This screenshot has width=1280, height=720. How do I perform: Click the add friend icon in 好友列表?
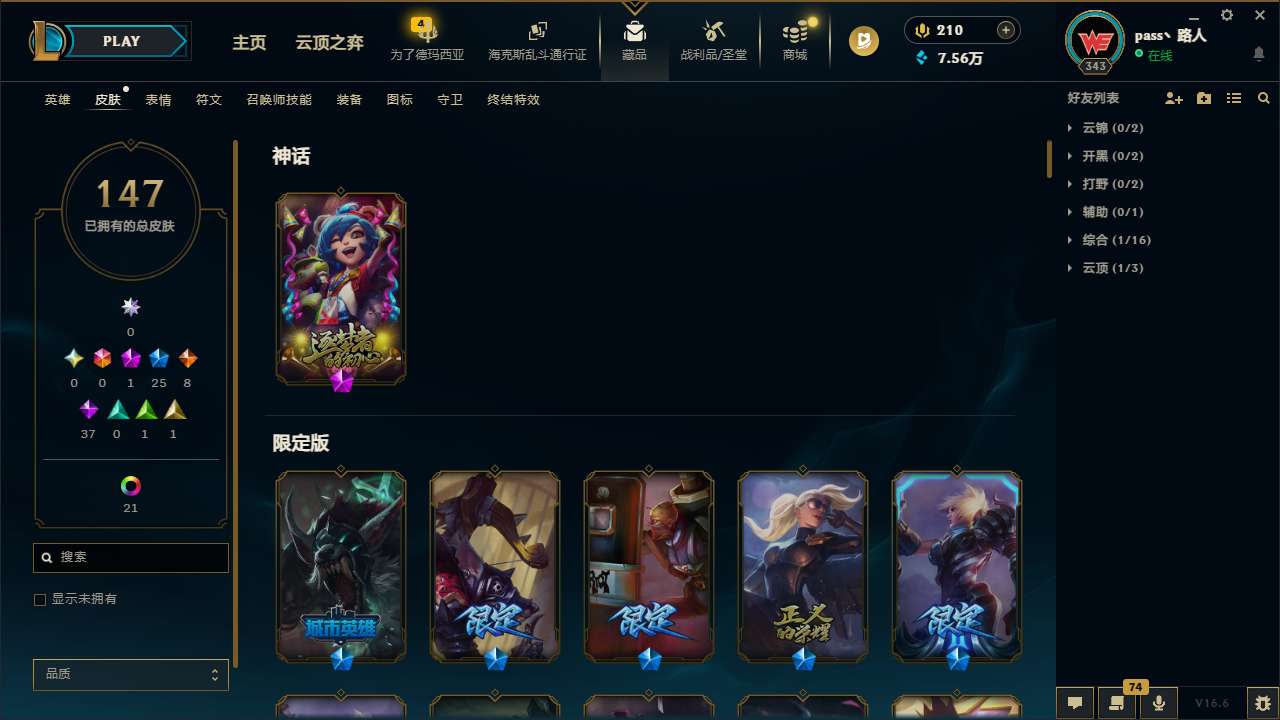1174,98
